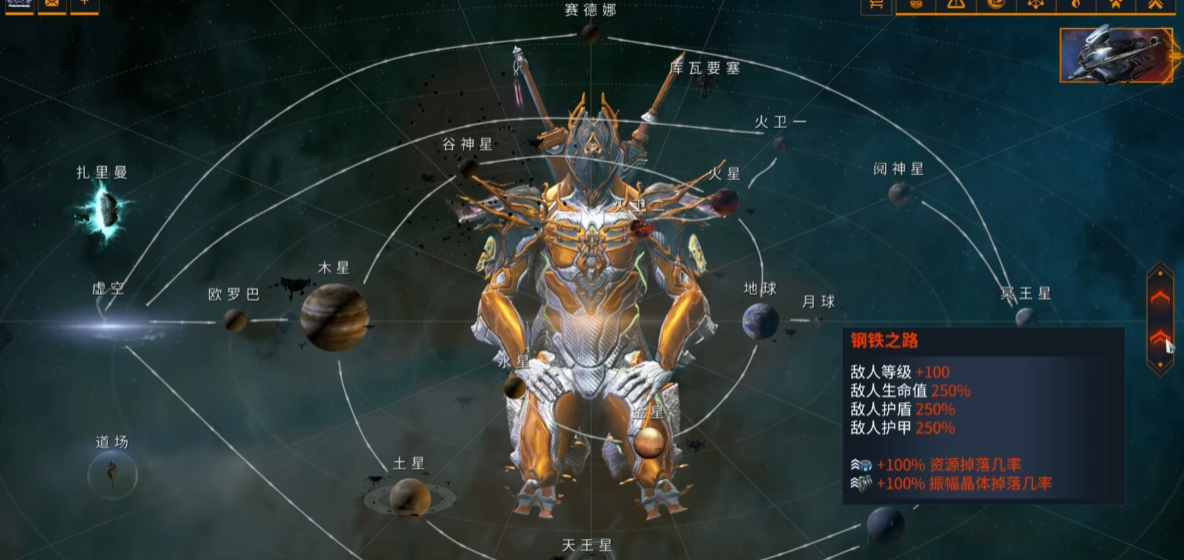Viewport: 1184px width, 560px height.
Task: Select the 冥王星 (Pluto) node
Action: tap(1025, 318)
